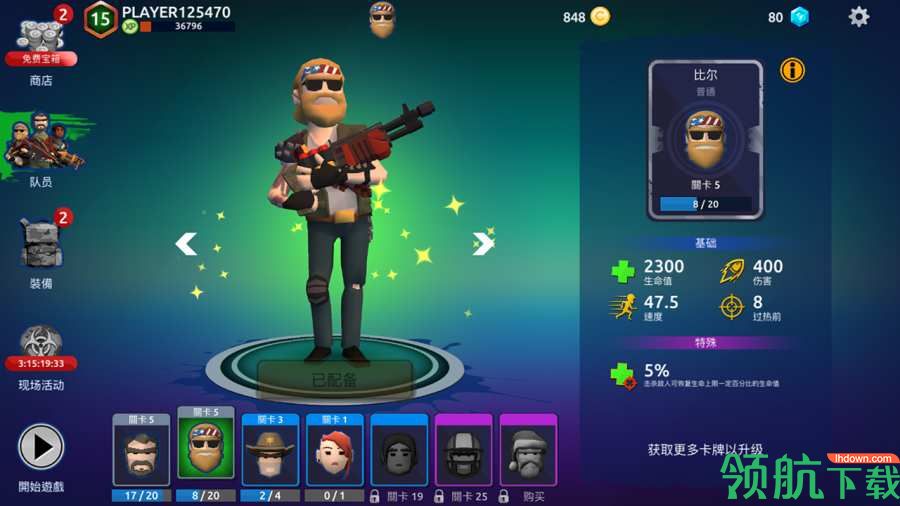Click the blue gem currency icon
This screenshot has height=506, width=900.
click(x=799, y=16)
